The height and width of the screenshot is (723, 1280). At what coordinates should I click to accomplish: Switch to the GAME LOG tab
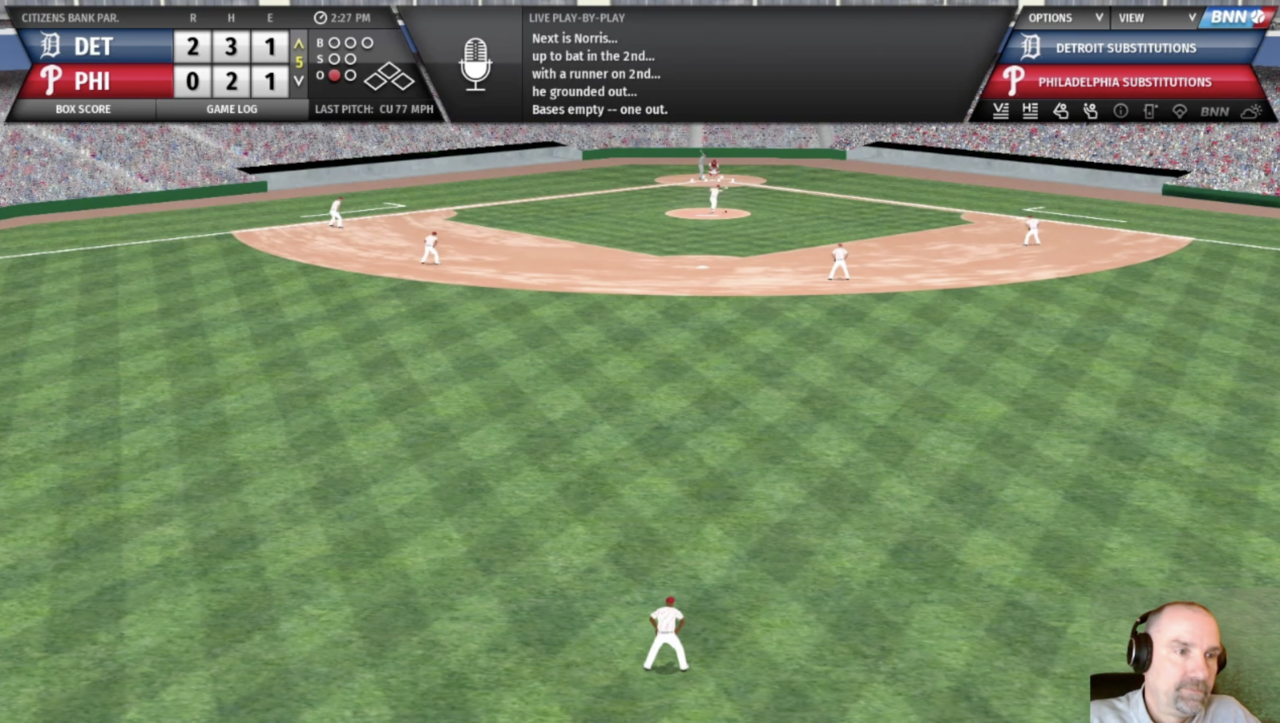232,109
